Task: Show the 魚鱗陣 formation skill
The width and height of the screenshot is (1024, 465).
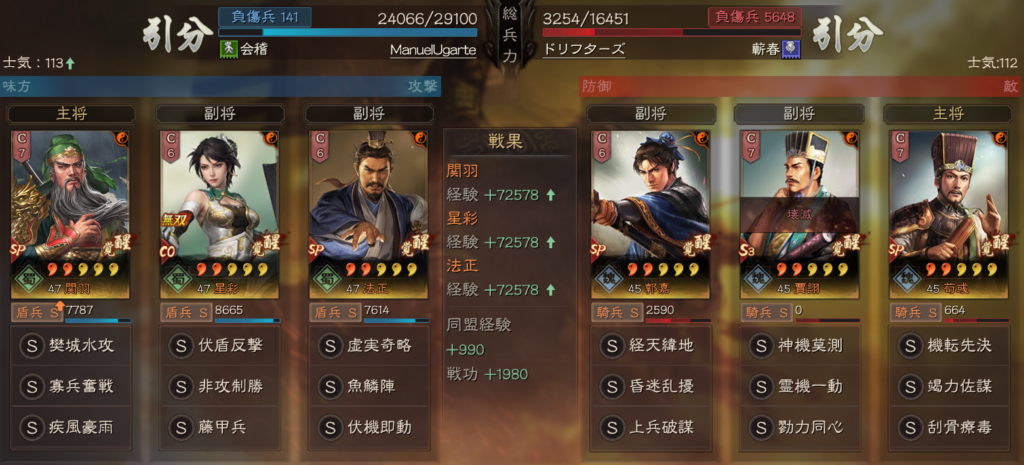Action: pyautogui.click(x=368, y=386)
